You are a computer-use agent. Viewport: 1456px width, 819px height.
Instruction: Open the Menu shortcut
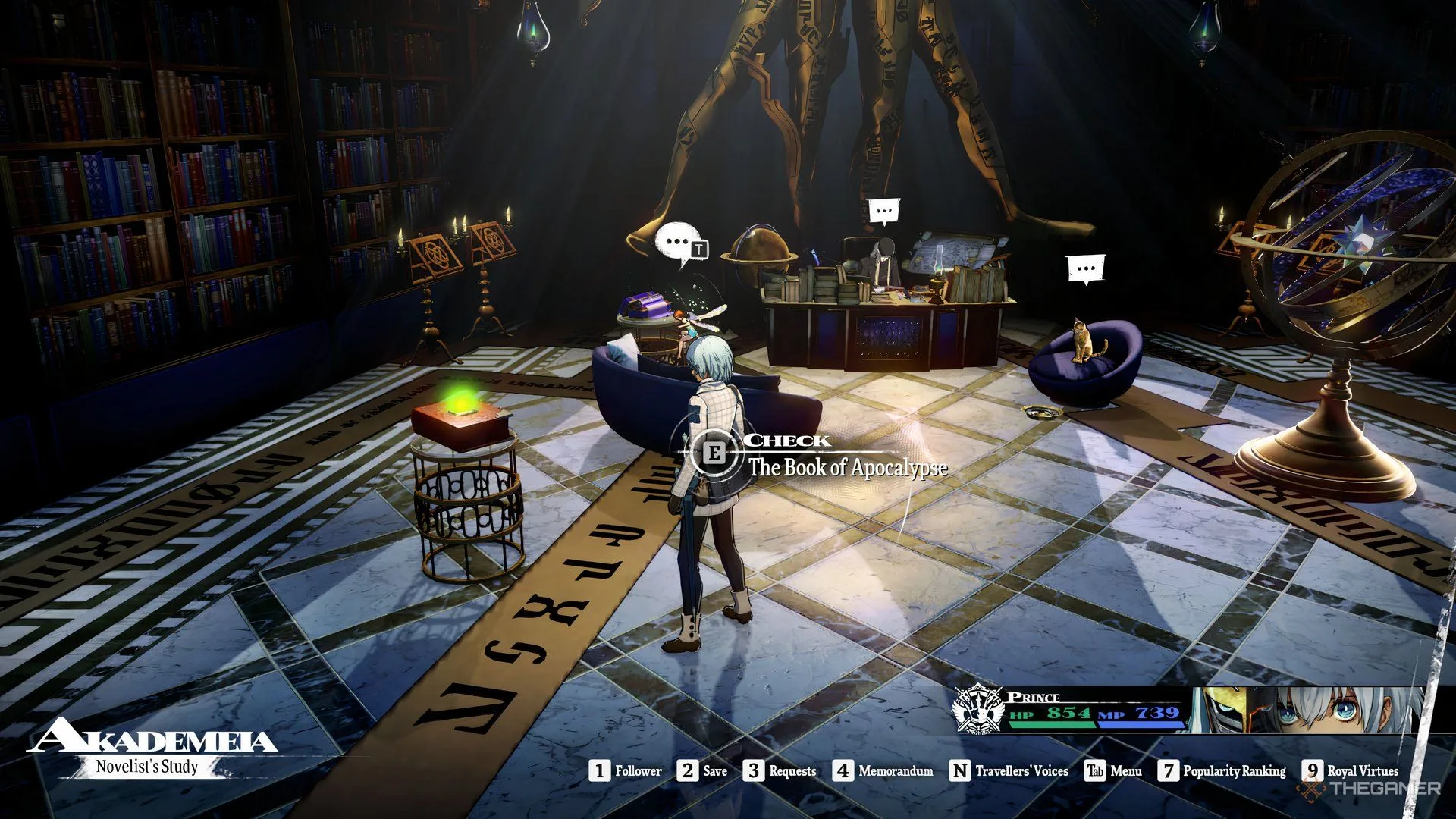pos(1112,770)
